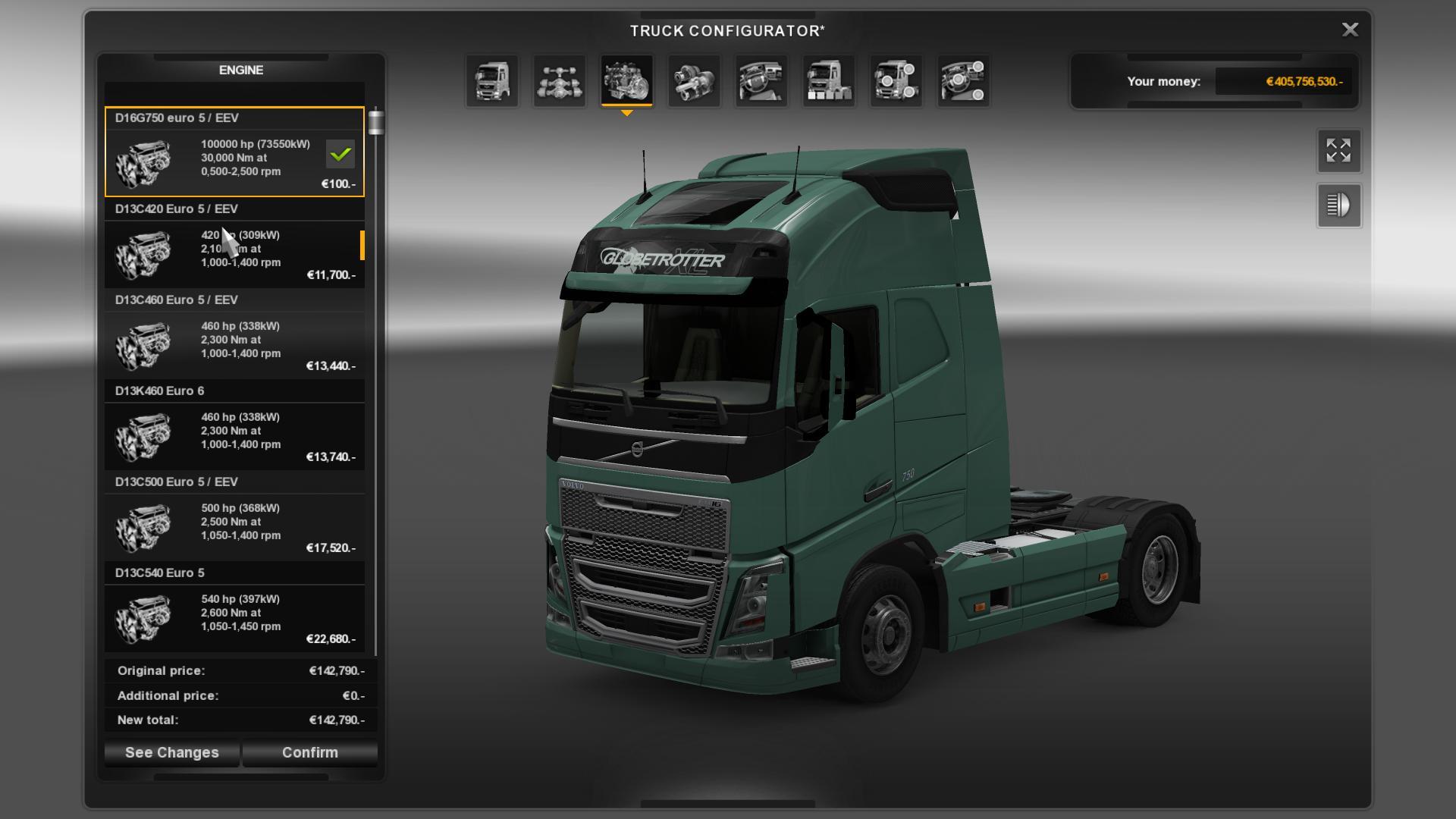Toggle fullscreen truck view
Image resolution: width=1456 pixels, height=819 pixels.
coord(1338,150)
